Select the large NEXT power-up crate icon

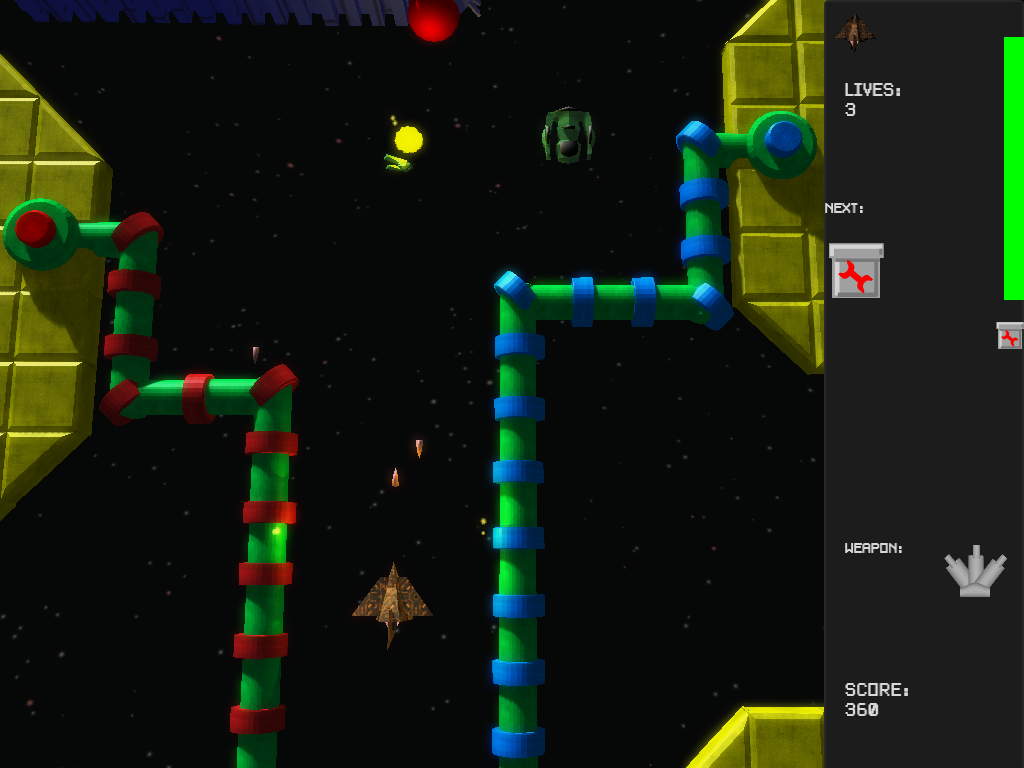point(856,271)
